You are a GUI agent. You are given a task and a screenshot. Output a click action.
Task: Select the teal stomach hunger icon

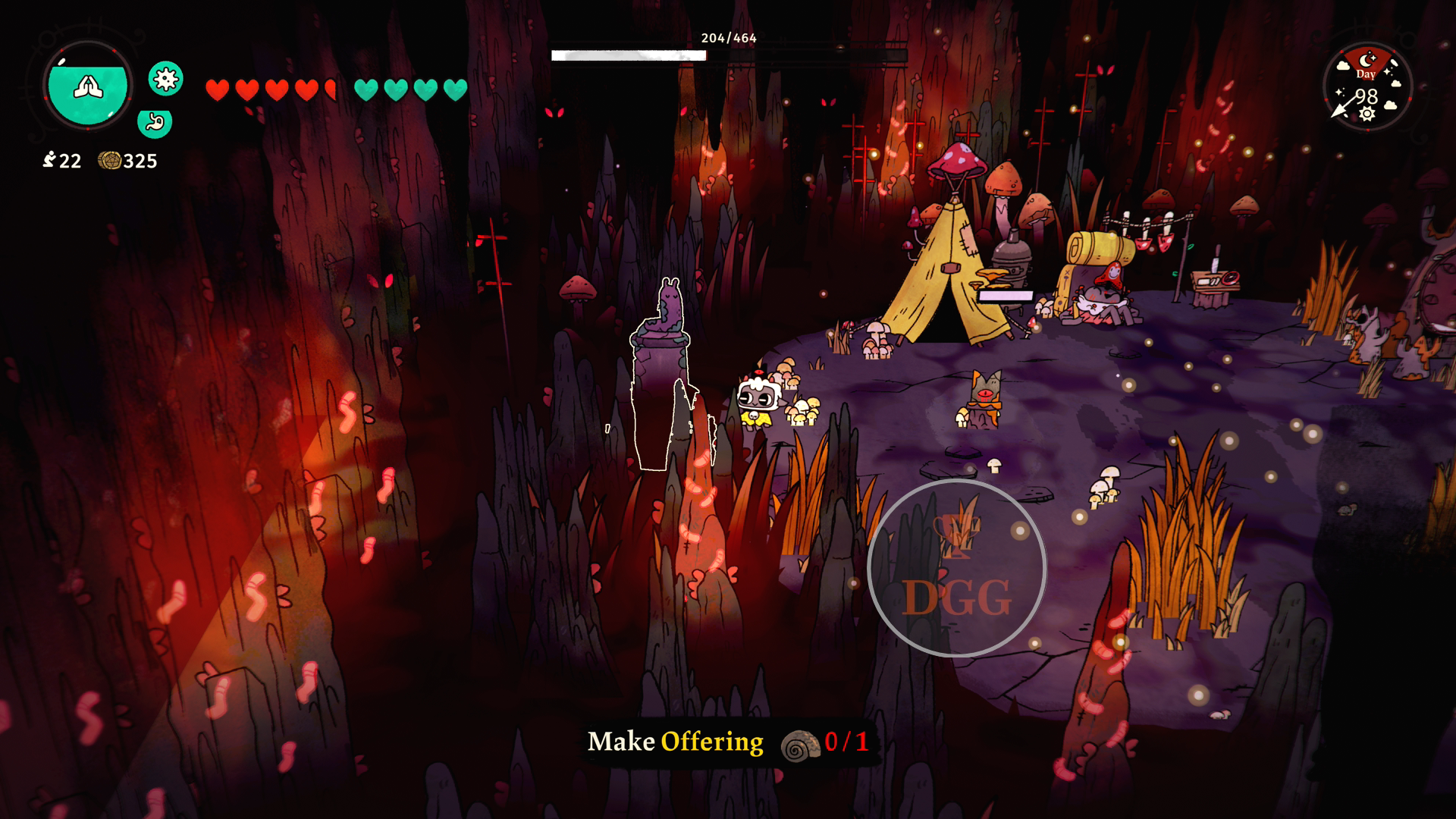(x=155, y=122)
